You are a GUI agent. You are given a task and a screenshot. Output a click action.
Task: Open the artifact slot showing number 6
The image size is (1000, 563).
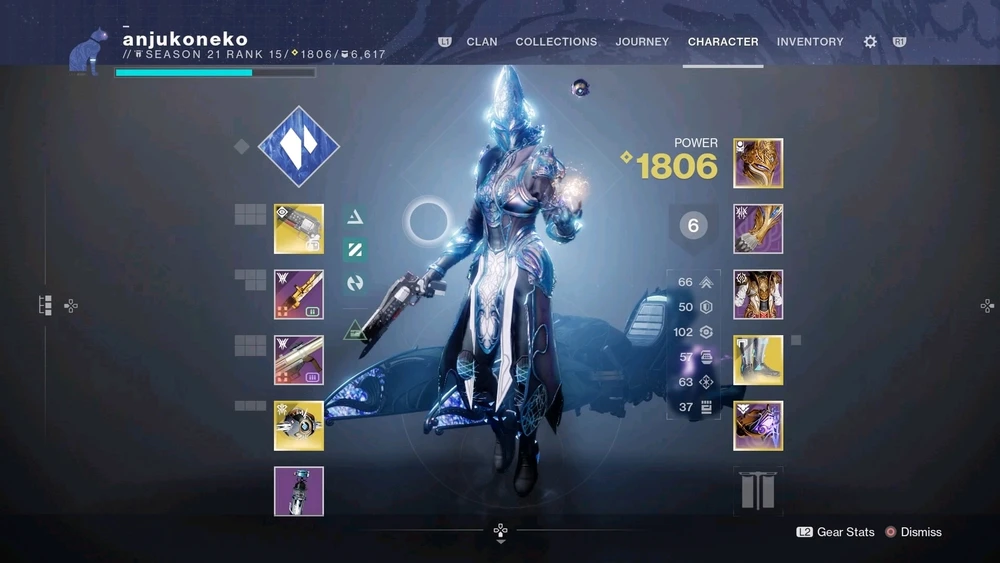(x=693, y=226)
